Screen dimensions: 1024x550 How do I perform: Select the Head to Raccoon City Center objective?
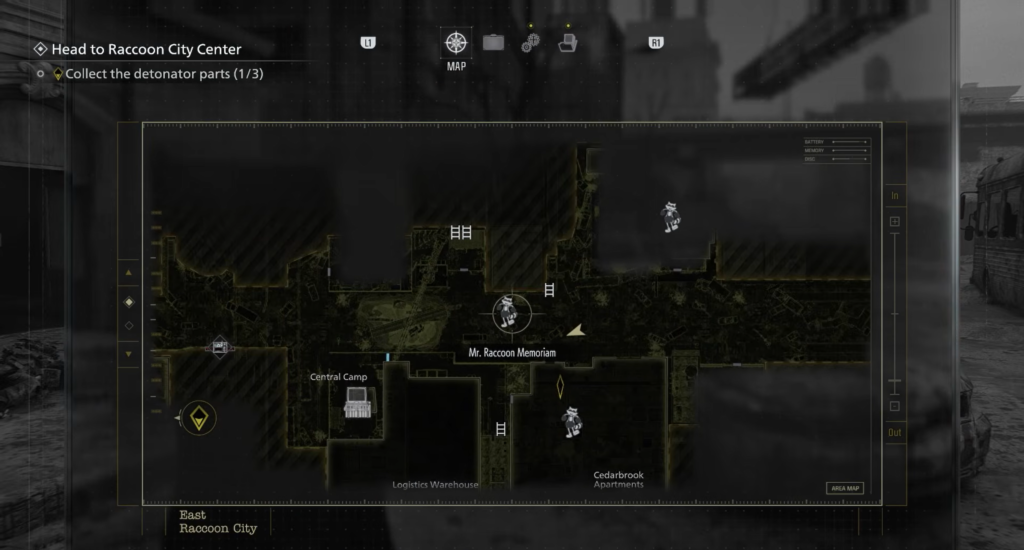coord(146,49)
